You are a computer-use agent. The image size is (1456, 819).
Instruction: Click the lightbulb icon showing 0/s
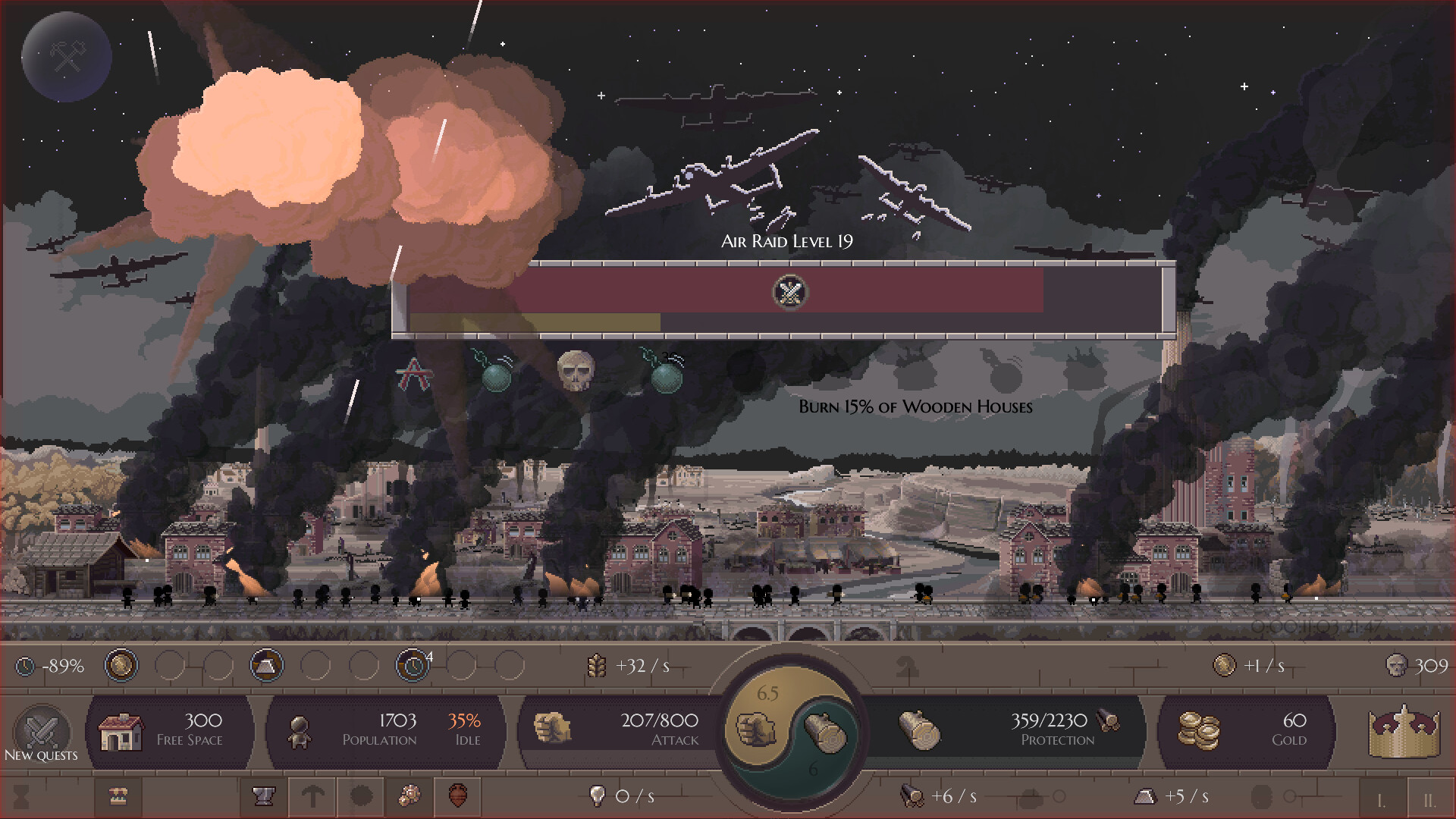(x=598, y=796)
